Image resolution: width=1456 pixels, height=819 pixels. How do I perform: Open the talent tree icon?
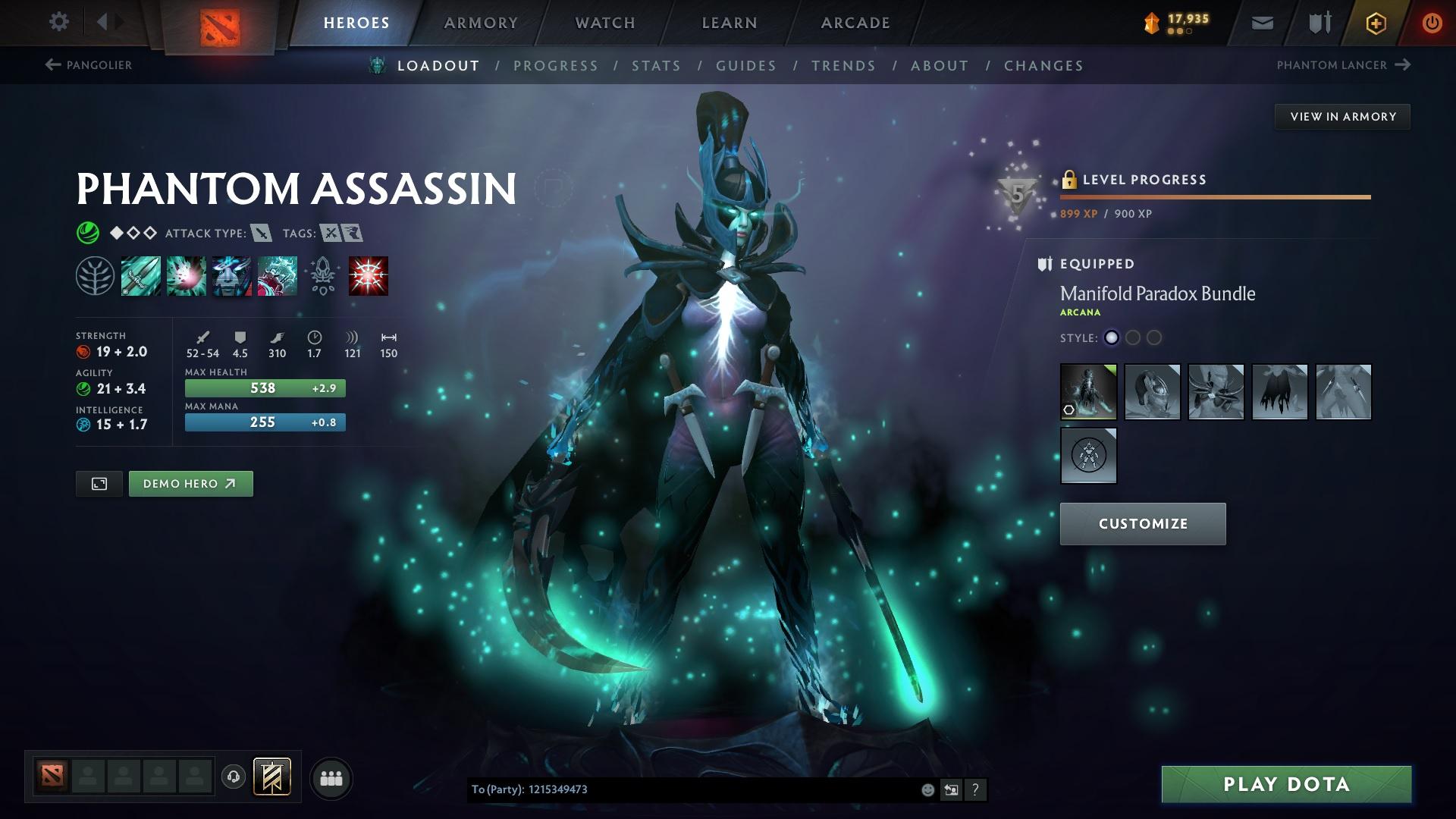click(96, 275)
